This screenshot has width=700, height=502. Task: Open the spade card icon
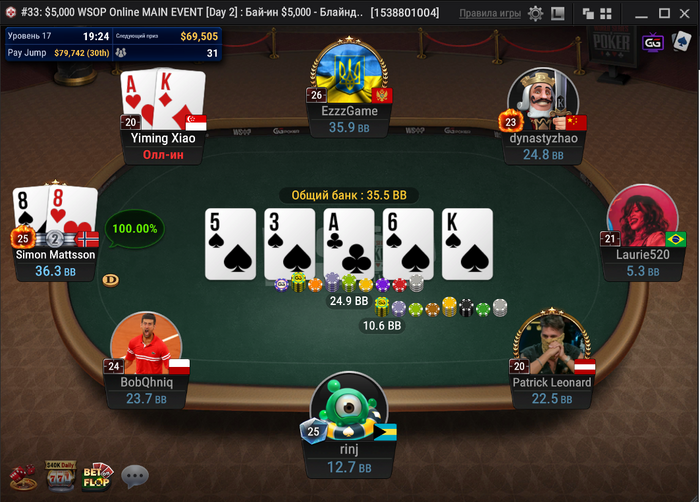(681, 42)
